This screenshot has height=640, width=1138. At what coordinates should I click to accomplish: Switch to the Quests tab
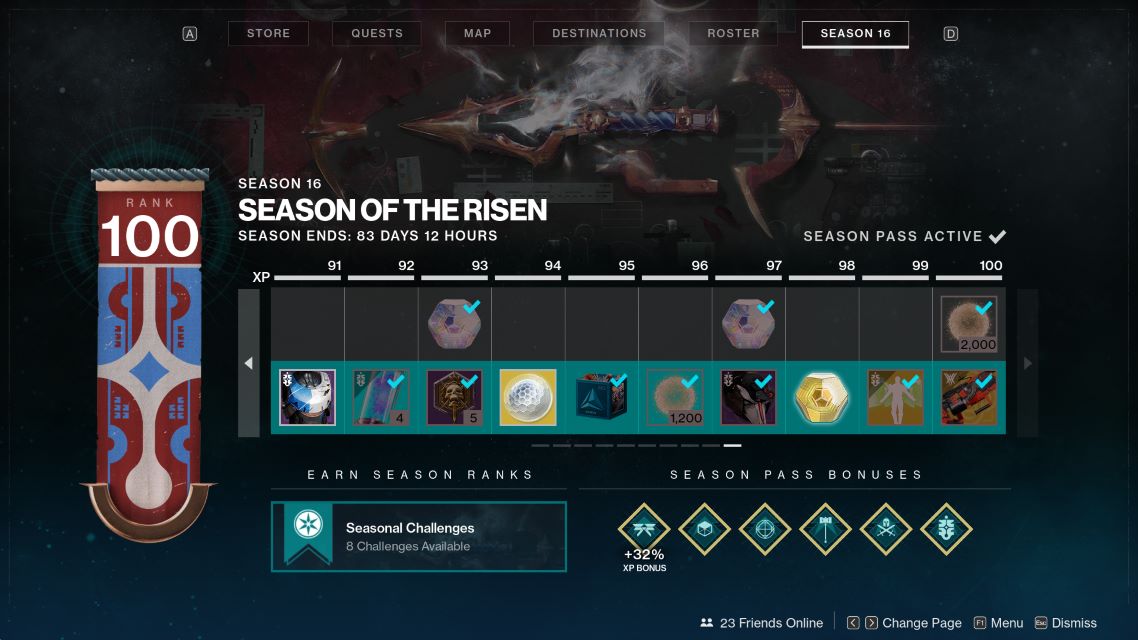coord(376,33)
